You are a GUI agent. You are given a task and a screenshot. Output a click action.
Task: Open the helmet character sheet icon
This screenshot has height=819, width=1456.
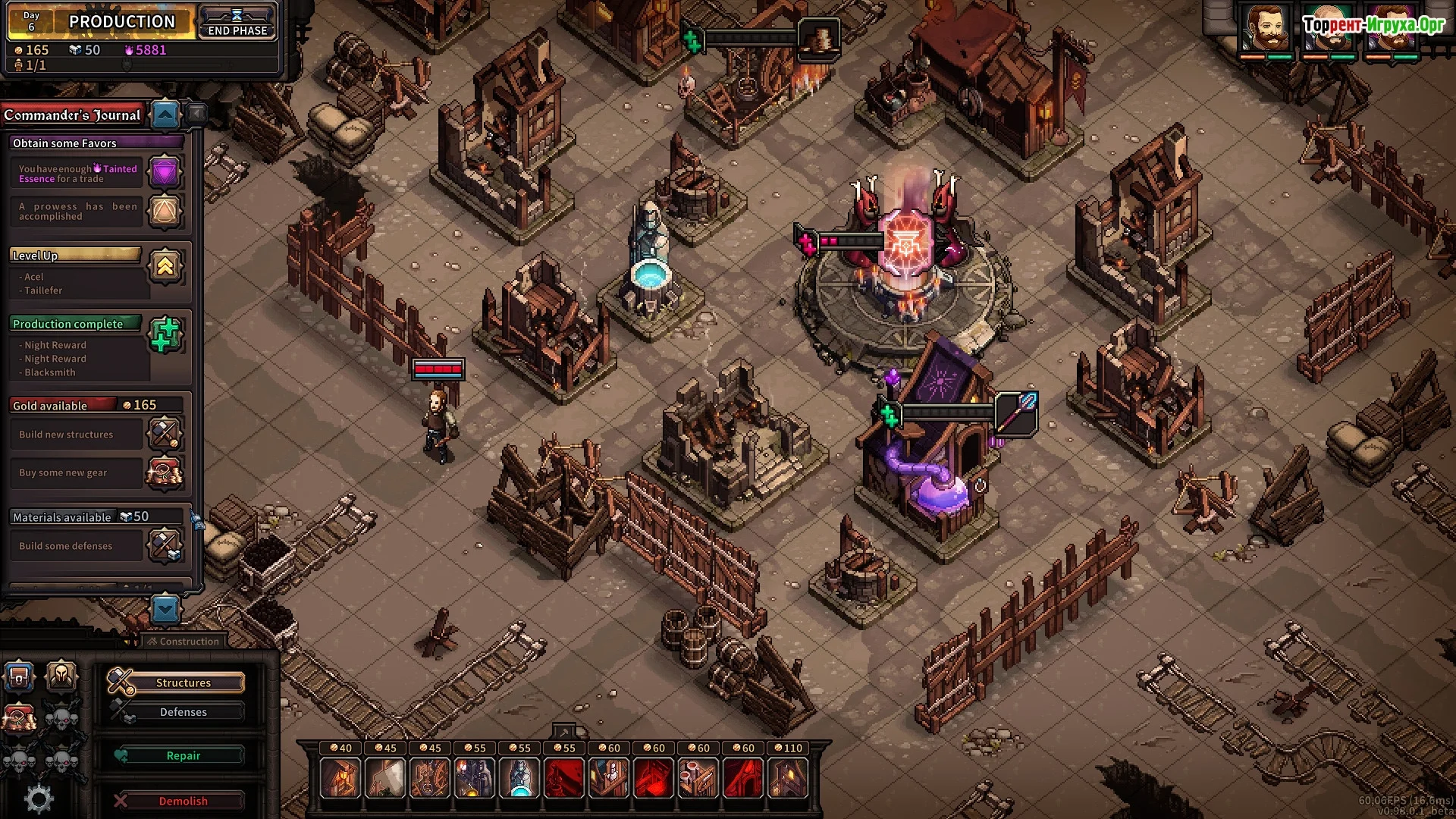61,675
